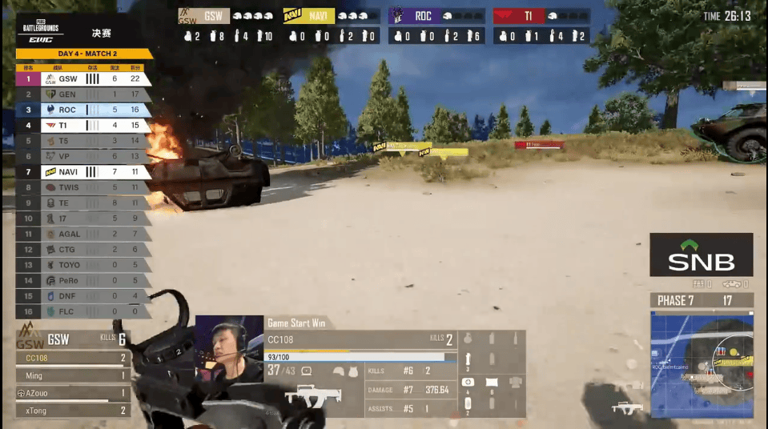
Task: Select the T1 row in the standings
Action: point(83,125)
